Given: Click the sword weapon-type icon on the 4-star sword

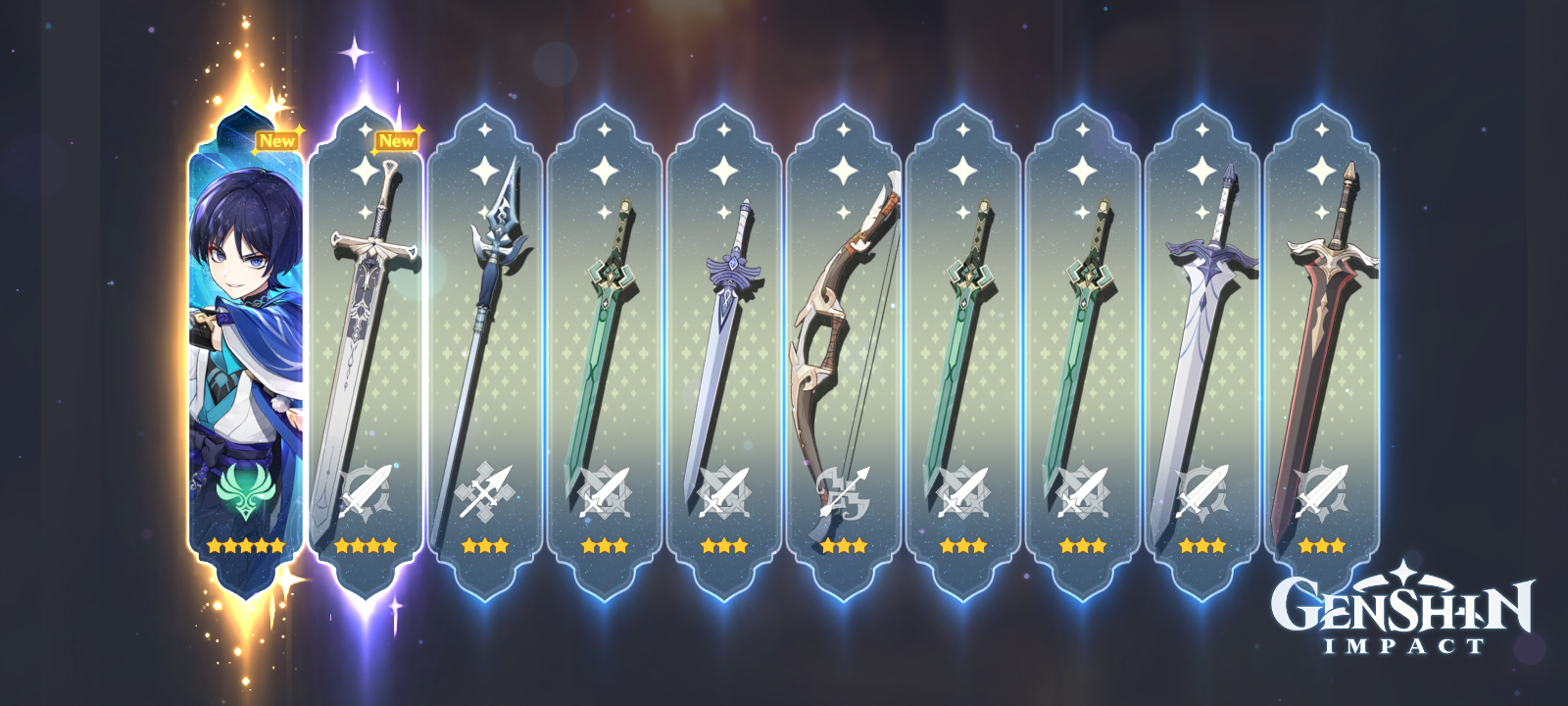Looking at the screenshot, I should (x=363, y=490).
